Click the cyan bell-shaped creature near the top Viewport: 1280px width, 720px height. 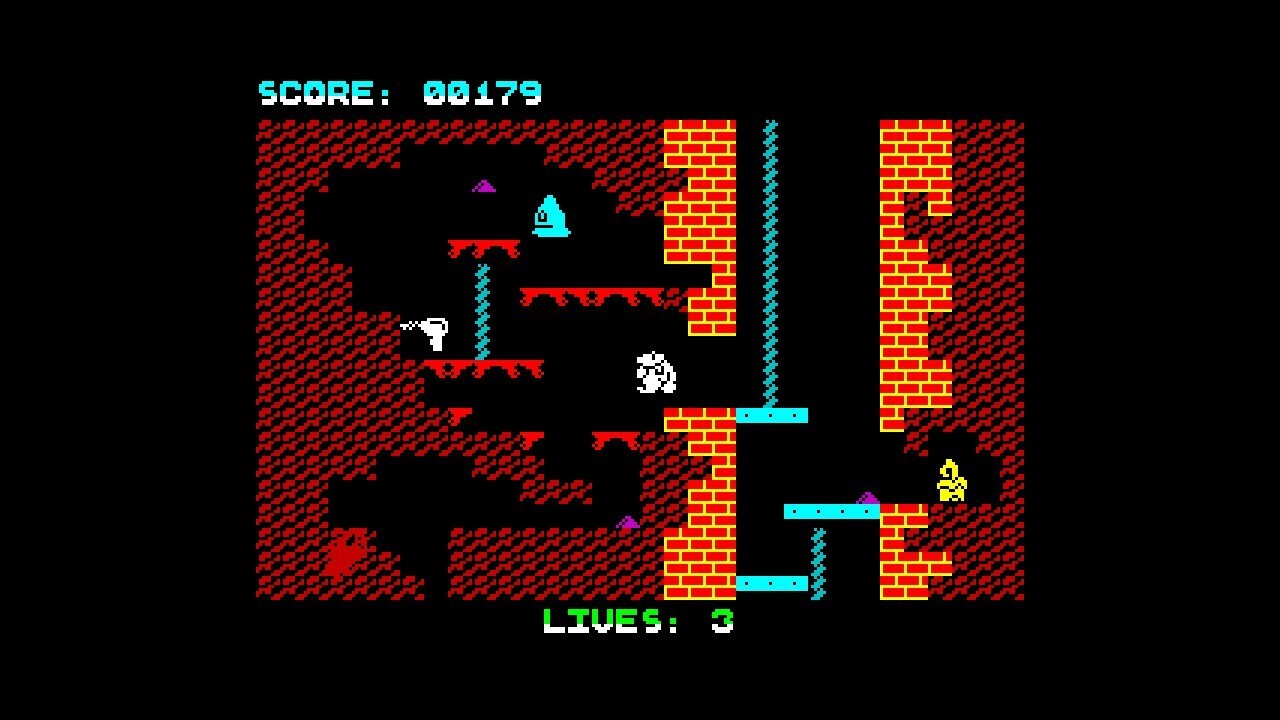click(x=550, y=215)
